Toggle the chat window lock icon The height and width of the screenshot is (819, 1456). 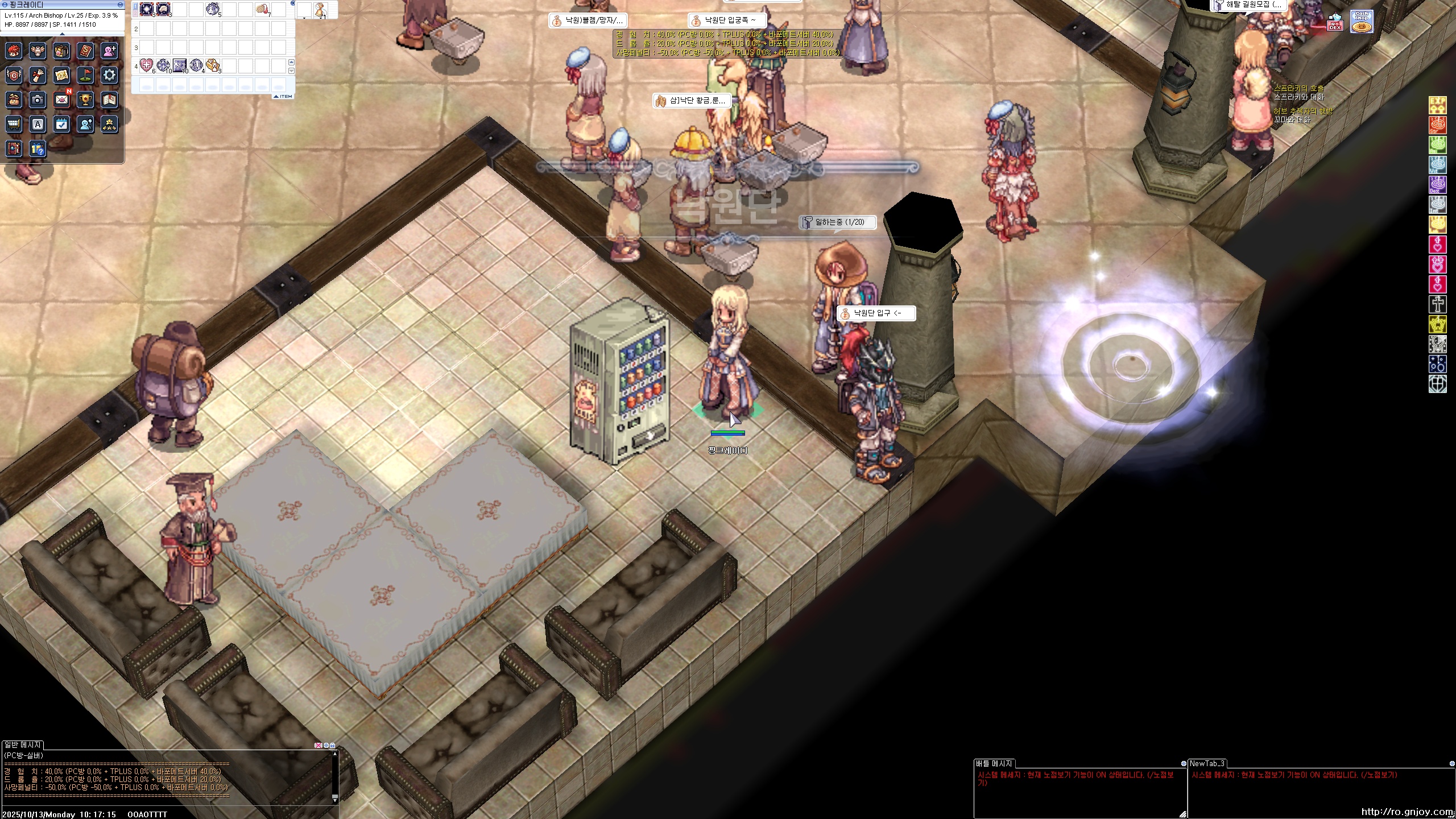(333, 745)
